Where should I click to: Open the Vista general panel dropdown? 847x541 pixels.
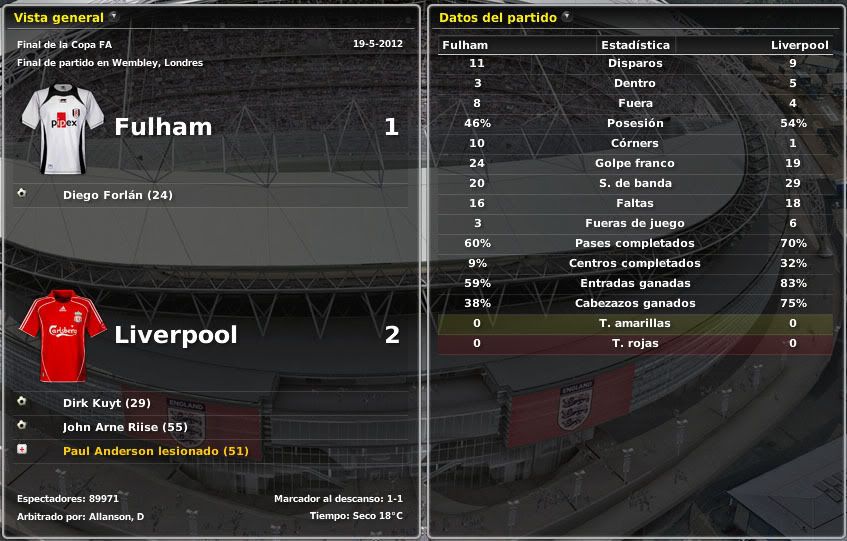[x=113, y=16]
